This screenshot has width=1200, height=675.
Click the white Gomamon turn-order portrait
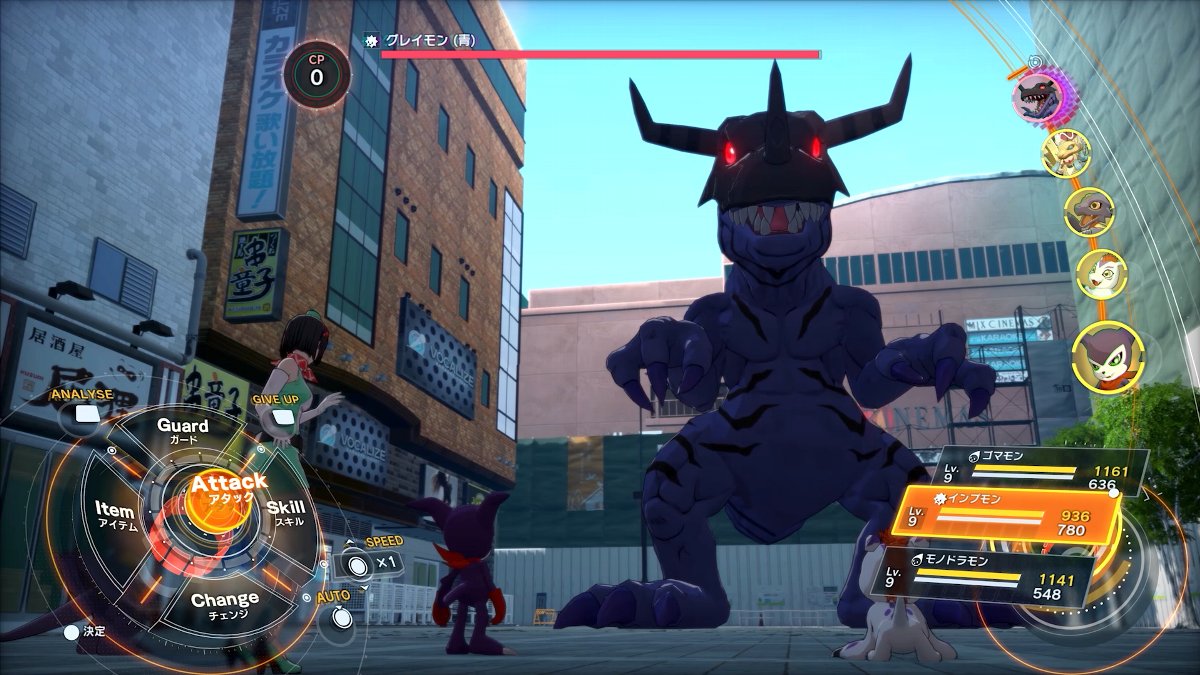[x=1101, y=273]
